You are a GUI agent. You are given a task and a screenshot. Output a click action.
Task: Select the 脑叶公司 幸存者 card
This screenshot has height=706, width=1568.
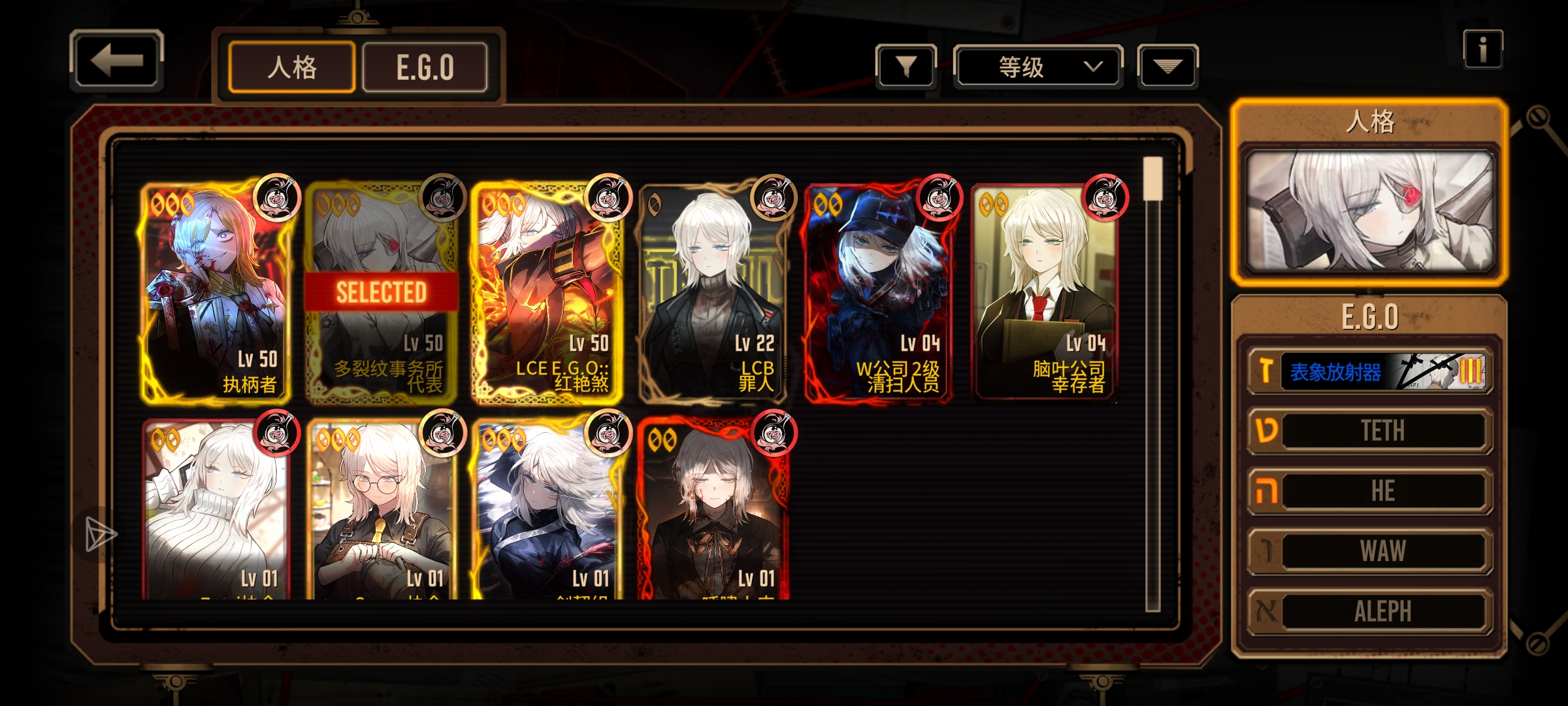click(1044, 292)
